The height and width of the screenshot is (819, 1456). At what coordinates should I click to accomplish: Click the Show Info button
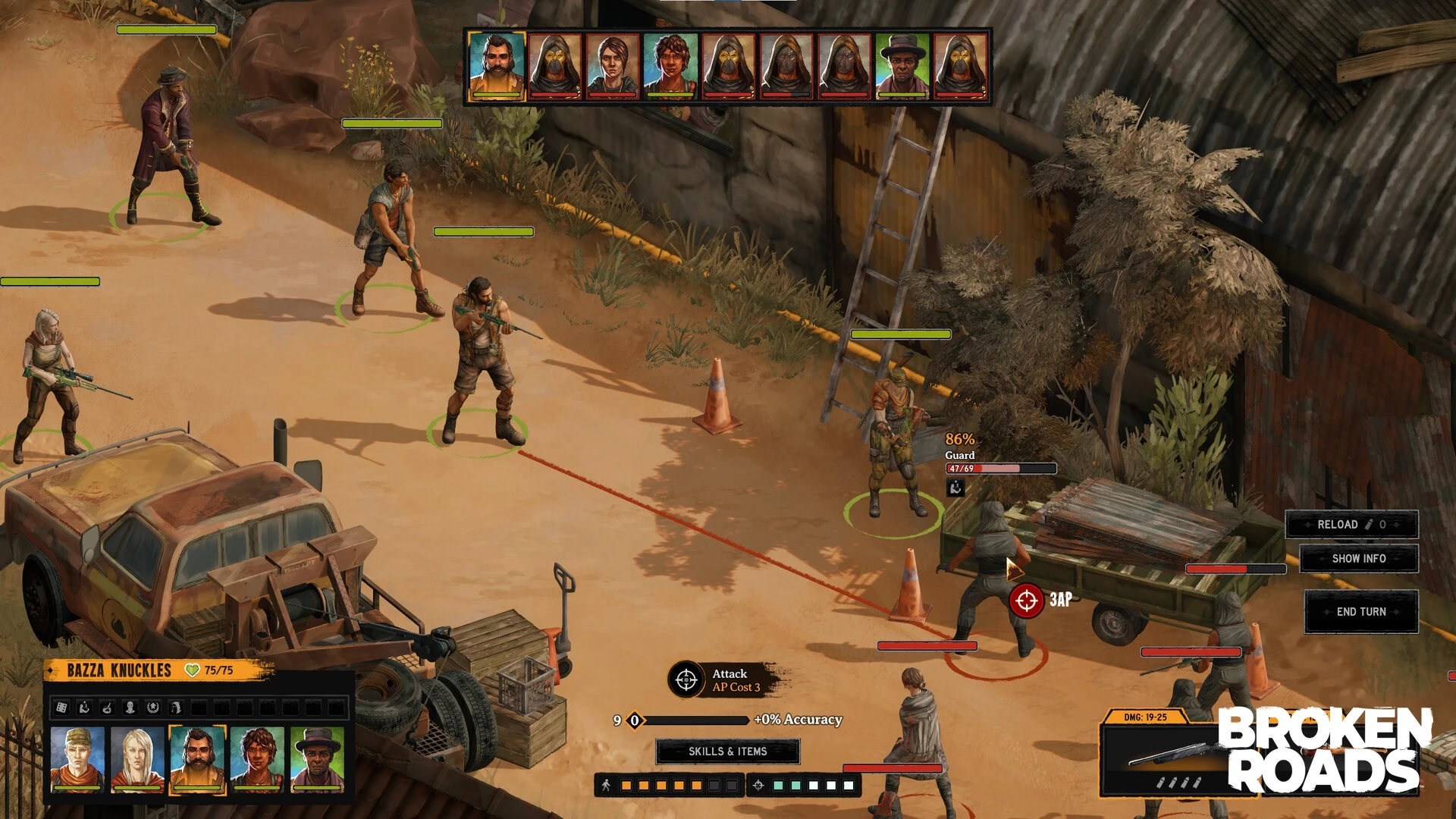click(x=1358, y=559)
